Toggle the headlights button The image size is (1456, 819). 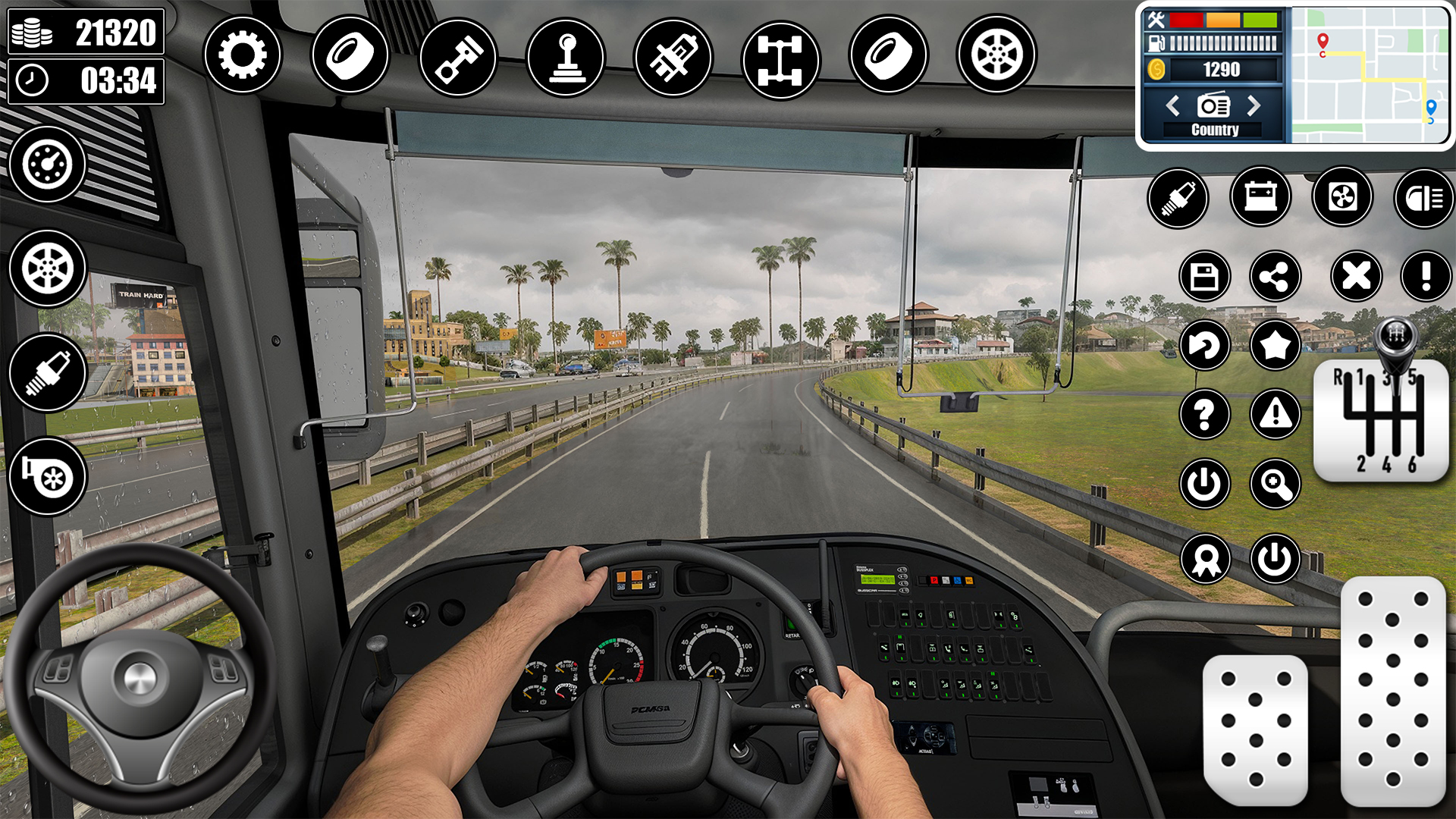1423,196
